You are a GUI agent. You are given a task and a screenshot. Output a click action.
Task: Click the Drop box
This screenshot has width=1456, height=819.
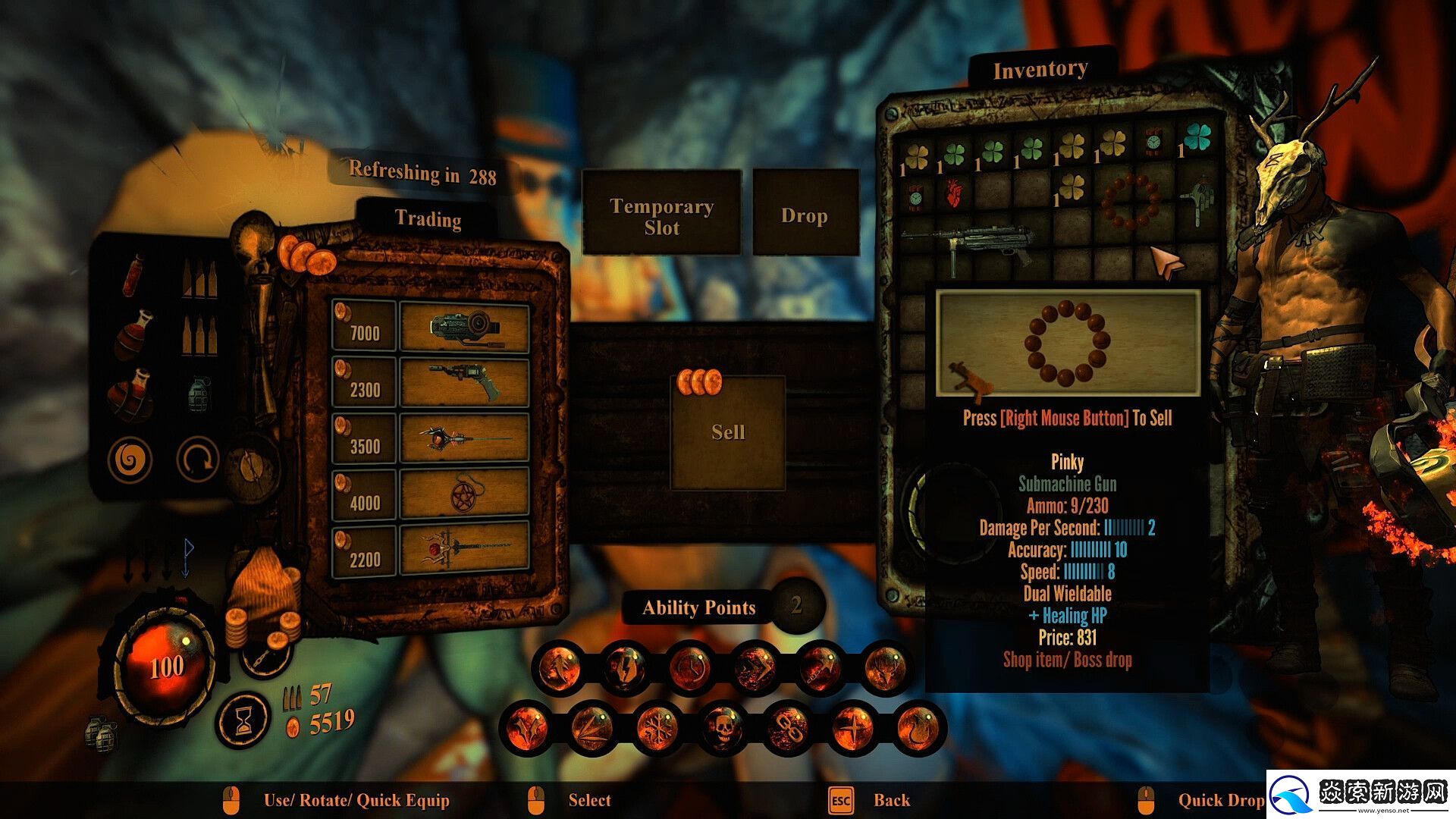[804, 215]
